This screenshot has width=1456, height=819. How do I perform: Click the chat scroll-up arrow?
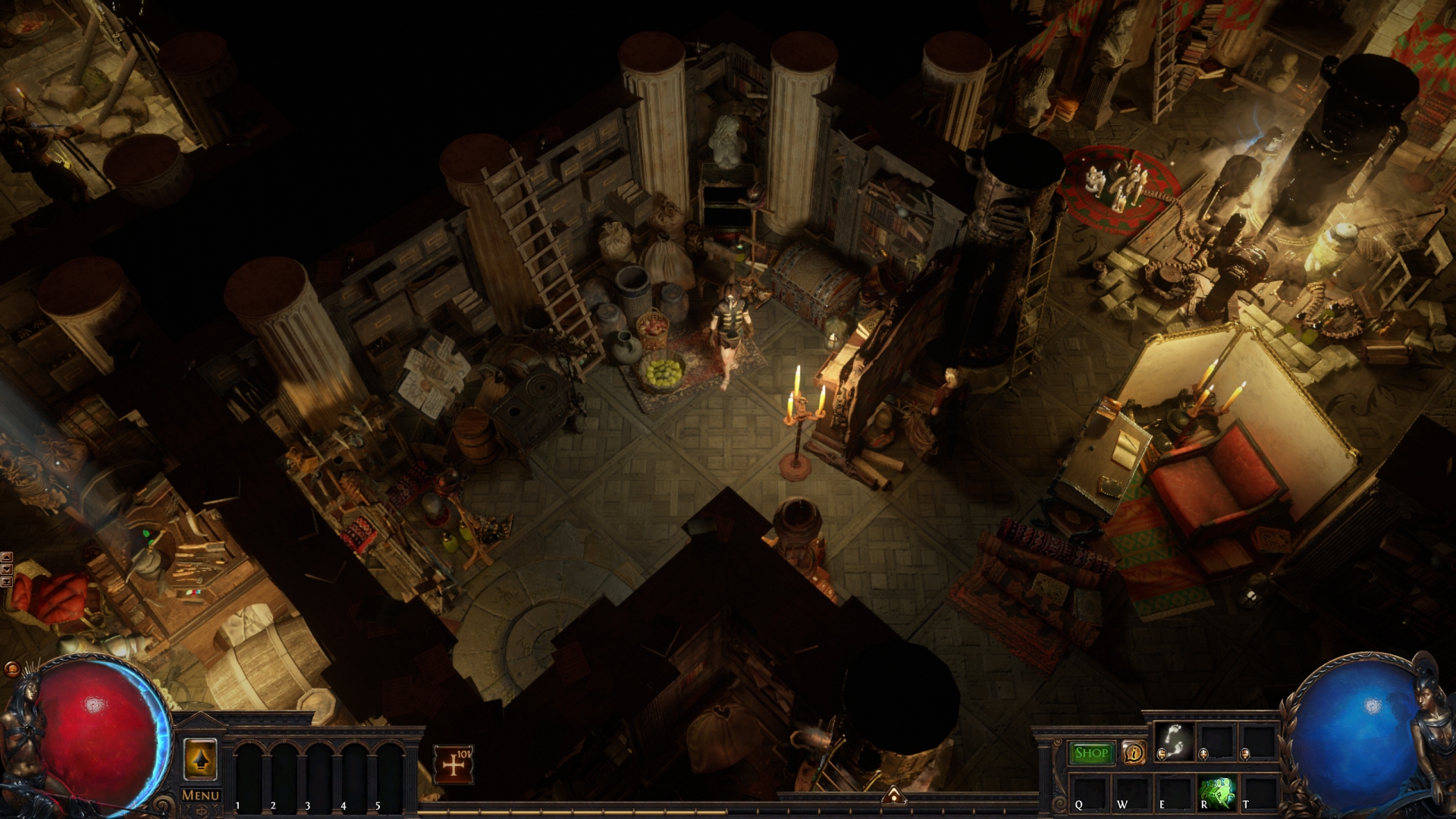[x=6, y=558]
